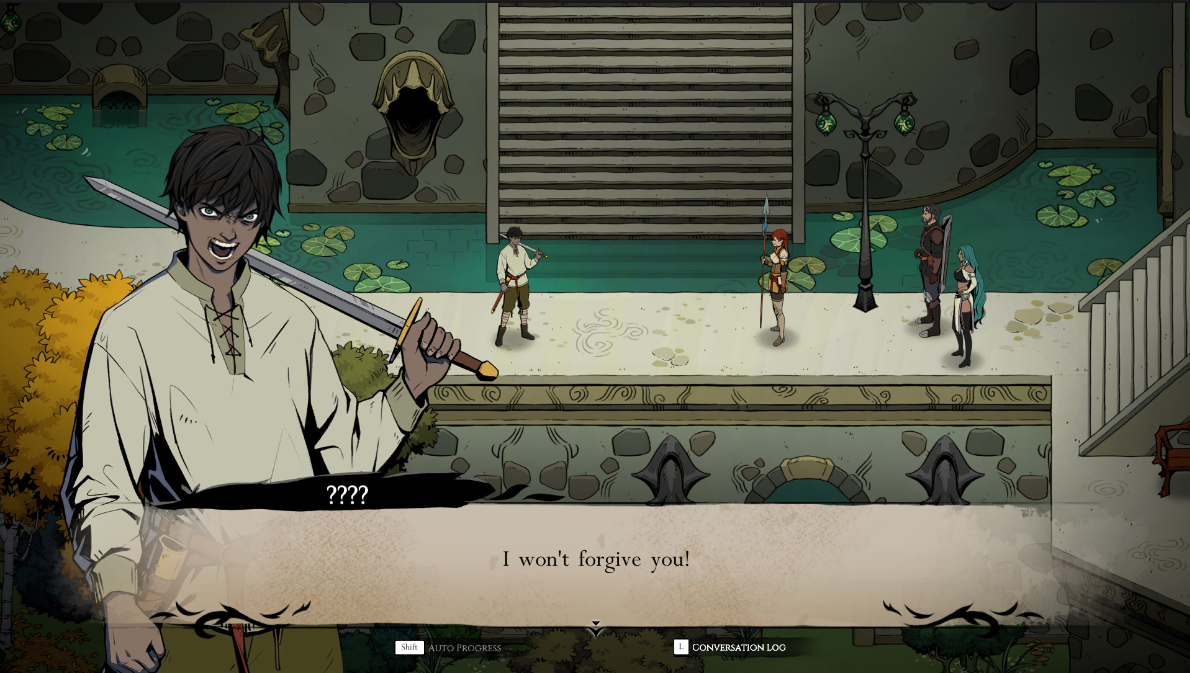Enable Auto Progress for the dialogue
The width and height of the screenshot is (1190, 673).
[x=449, y=648]
